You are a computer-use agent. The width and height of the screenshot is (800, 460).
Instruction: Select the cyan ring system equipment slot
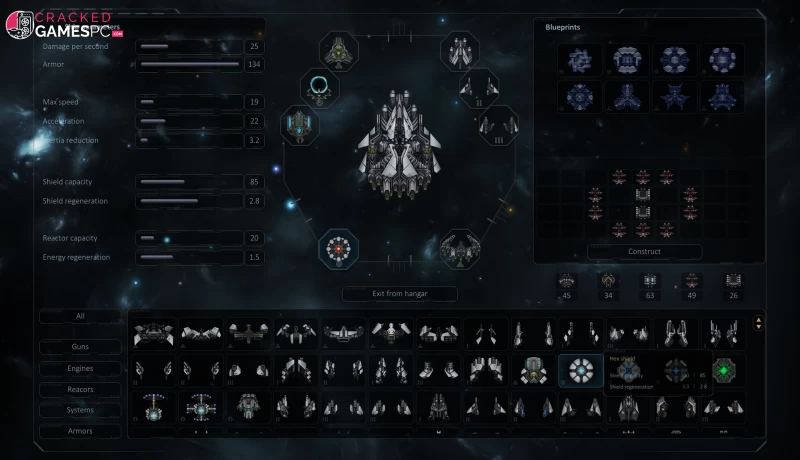(319, 87)
